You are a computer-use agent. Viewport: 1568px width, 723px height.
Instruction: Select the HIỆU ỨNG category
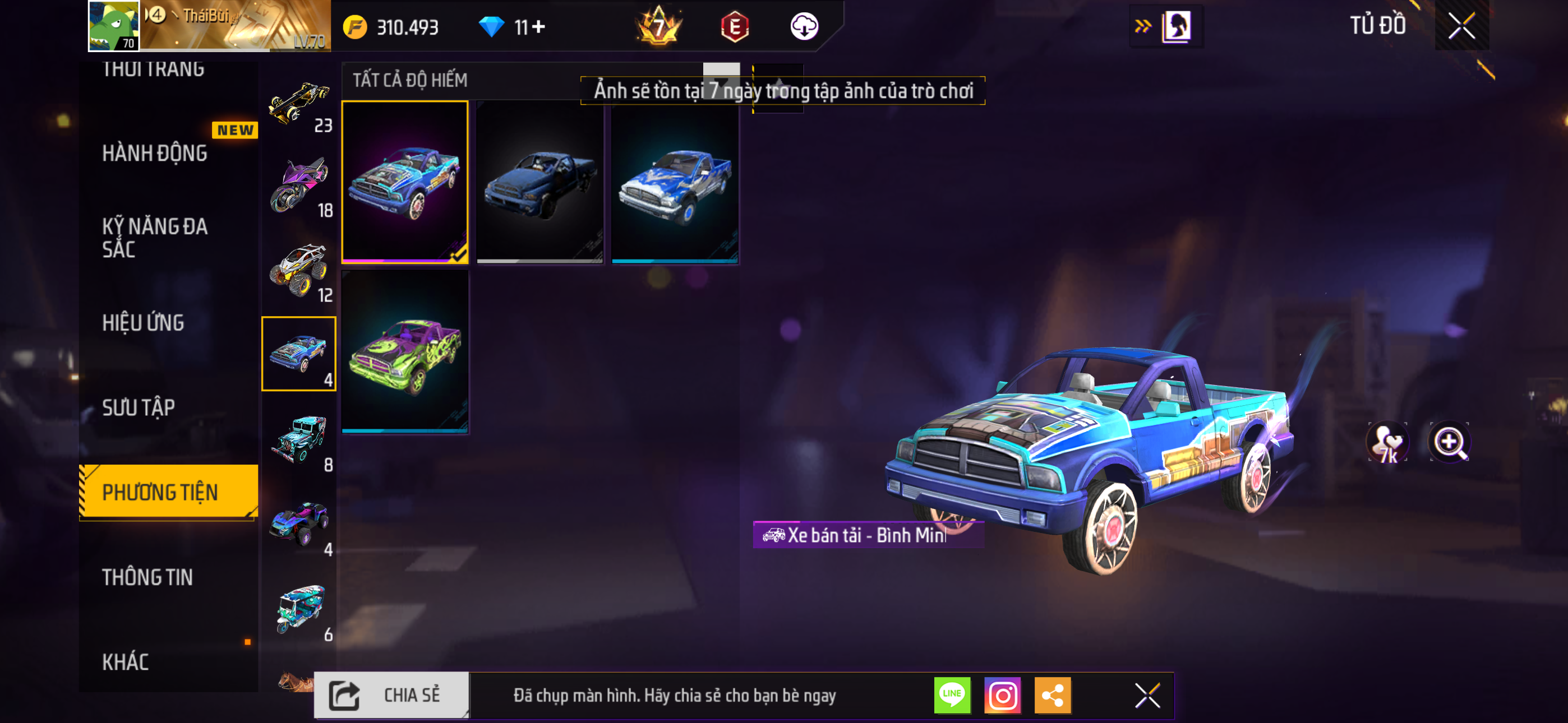(144, 323)
